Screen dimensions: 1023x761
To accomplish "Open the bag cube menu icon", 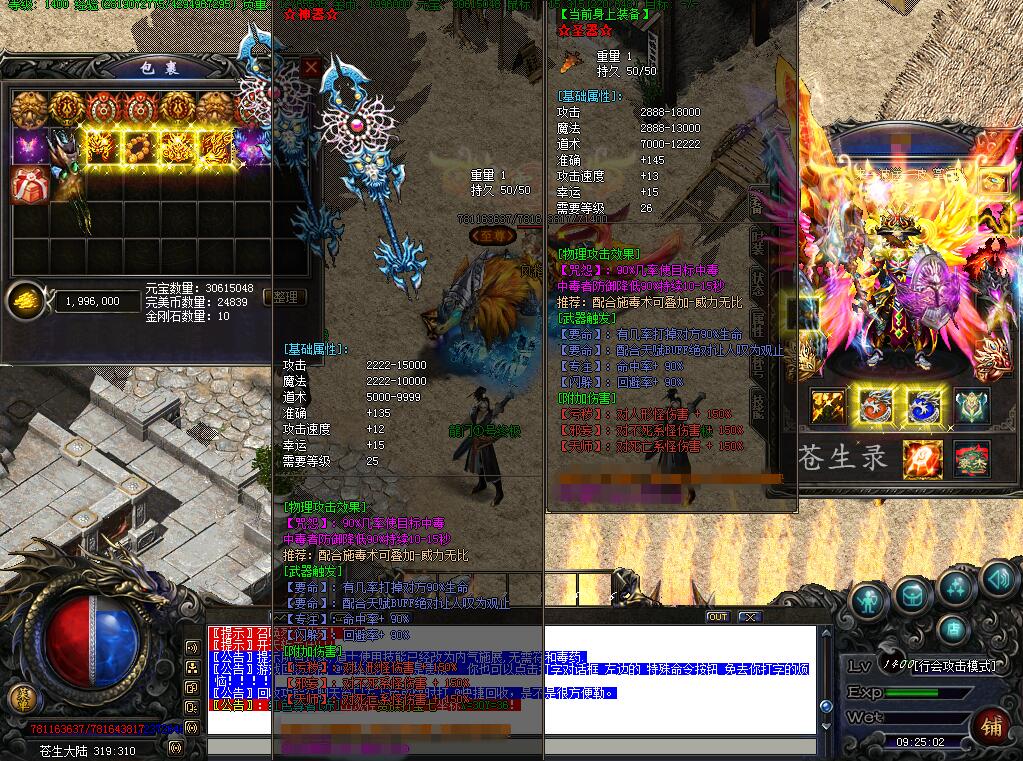I will coord(912,596).
